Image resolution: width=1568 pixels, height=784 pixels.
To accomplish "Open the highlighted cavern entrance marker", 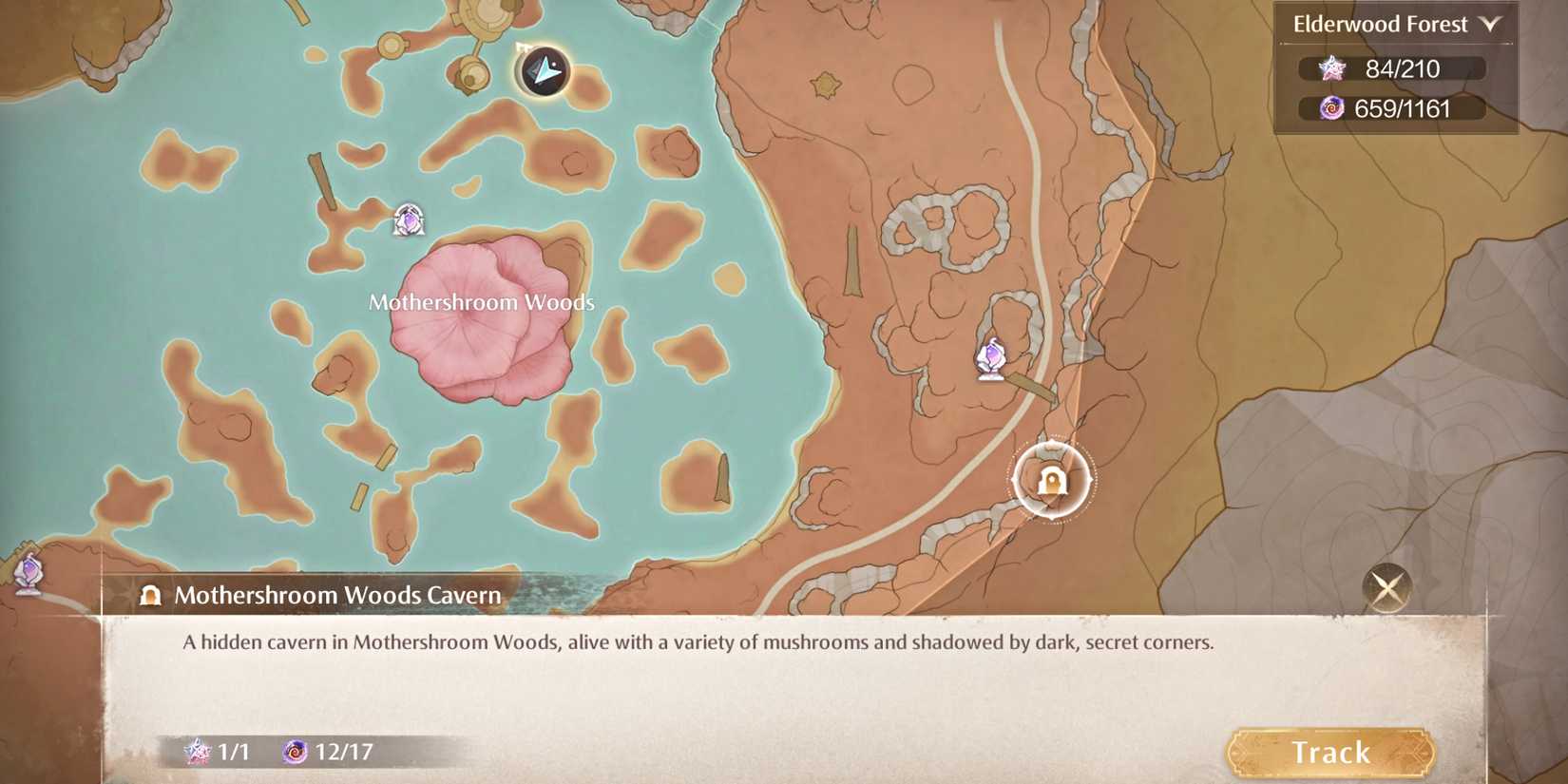I will [x=1052, y=480].
